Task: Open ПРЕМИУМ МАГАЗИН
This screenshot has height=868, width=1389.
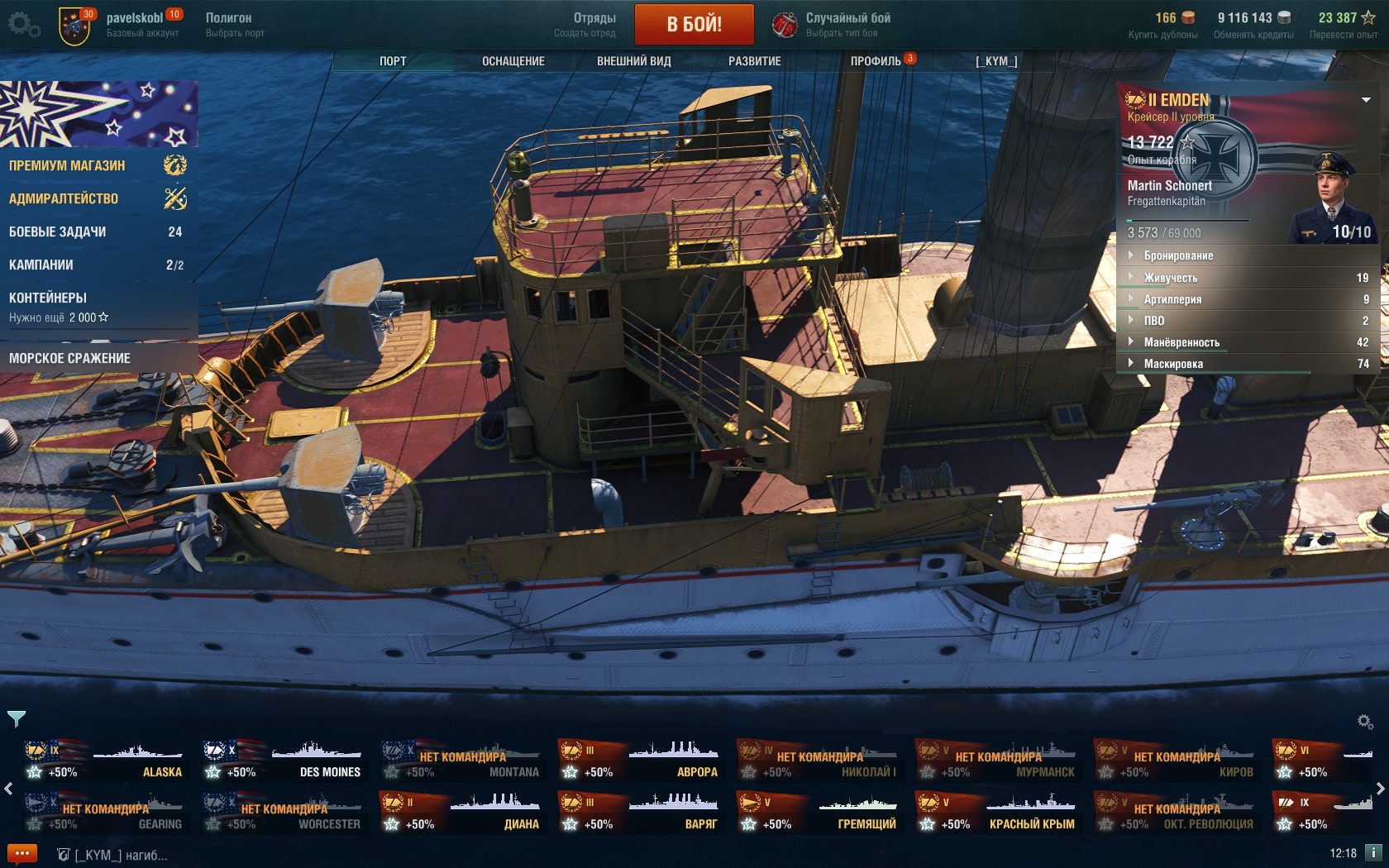Action: click(68, 165)
